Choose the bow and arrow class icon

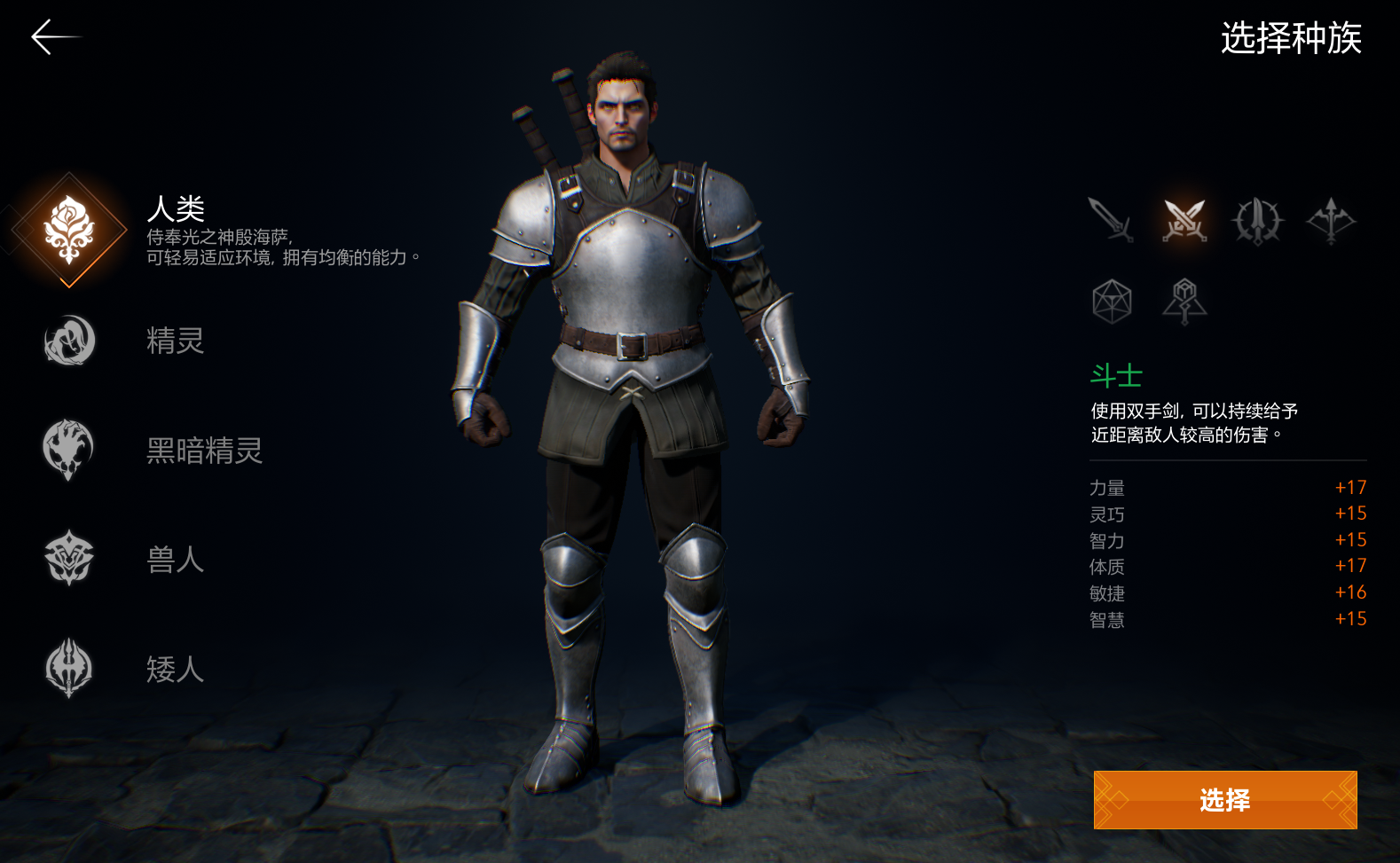point(1331,220)
